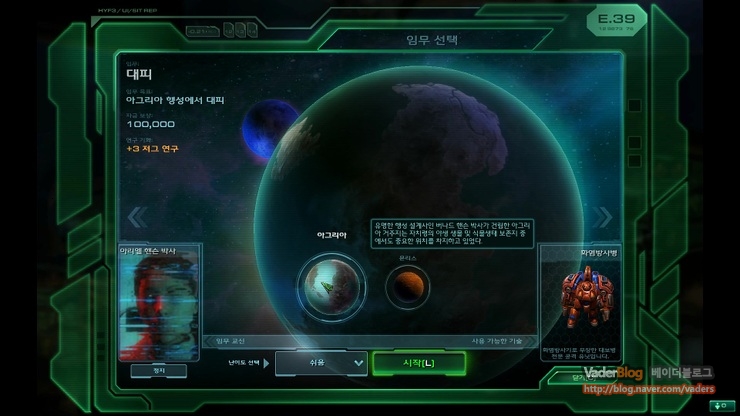The height and width of the screenshot is (416, 740).
Task: Stop the 아리엘 핸슨 박사 briefing with 정지
Action: point(160,370)
